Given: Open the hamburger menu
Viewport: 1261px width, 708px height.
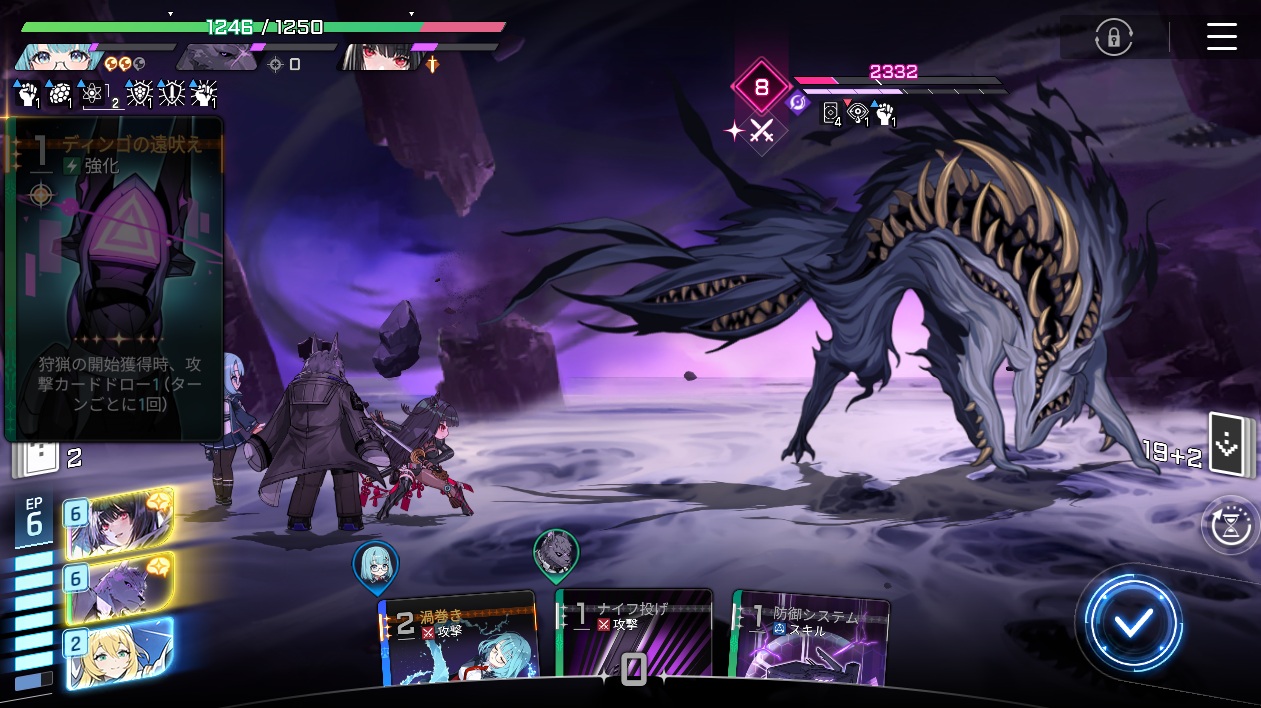Looking at the screenshot, I should [x=1221, y=37].
